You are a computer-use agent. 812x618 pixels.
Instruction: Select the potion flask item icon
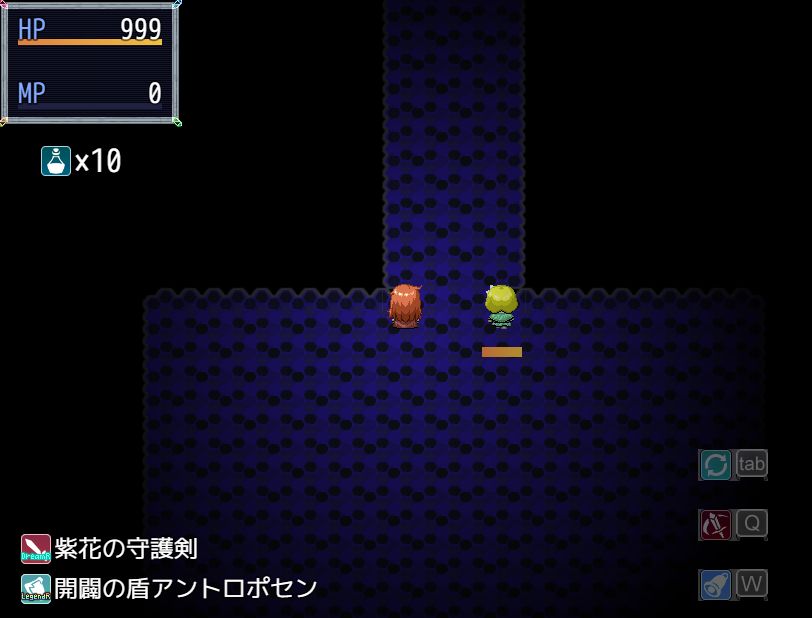(x=56, y=161)
